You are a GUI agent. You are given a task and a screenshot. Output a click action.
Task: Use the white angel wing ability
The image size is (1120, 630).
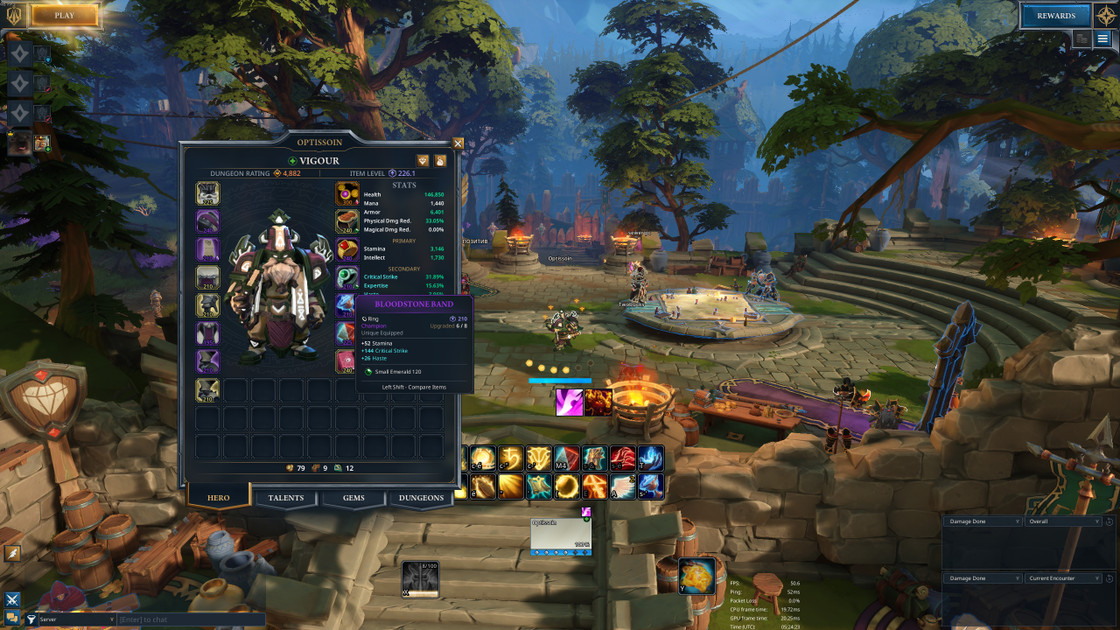point(623,486)
